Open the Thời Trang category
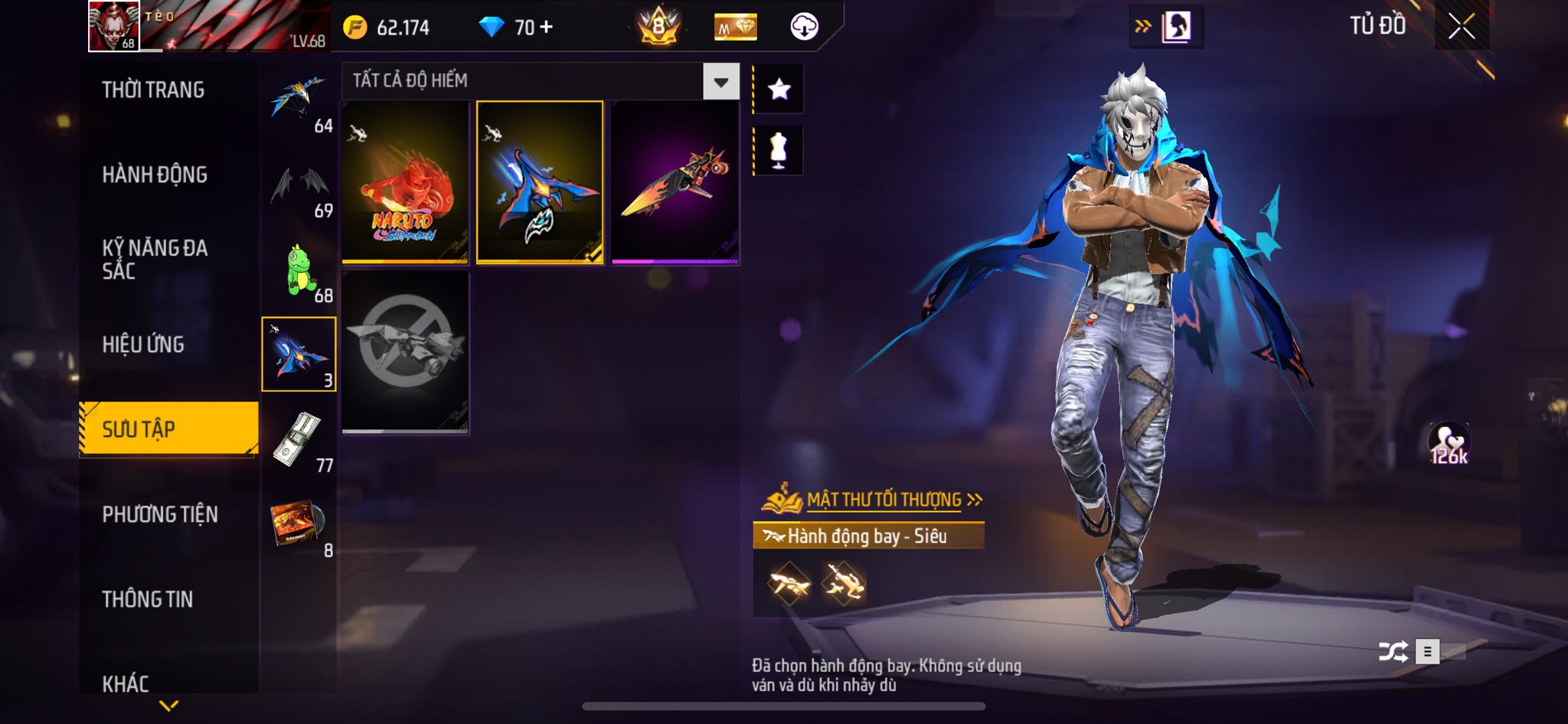1568x724 pixels. [153, 90]
